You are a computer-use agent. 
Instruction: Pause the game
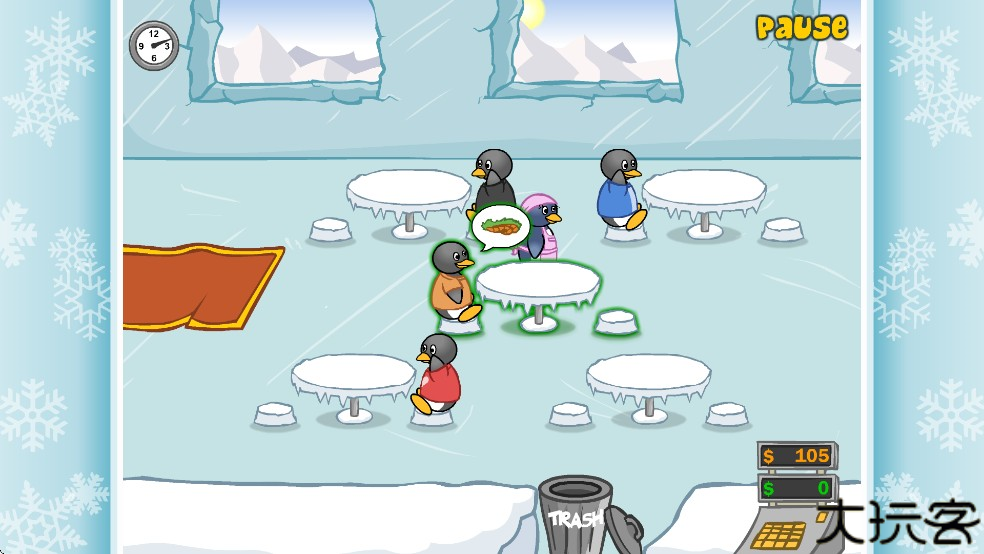pyautogui.click(x=801, y=27)
